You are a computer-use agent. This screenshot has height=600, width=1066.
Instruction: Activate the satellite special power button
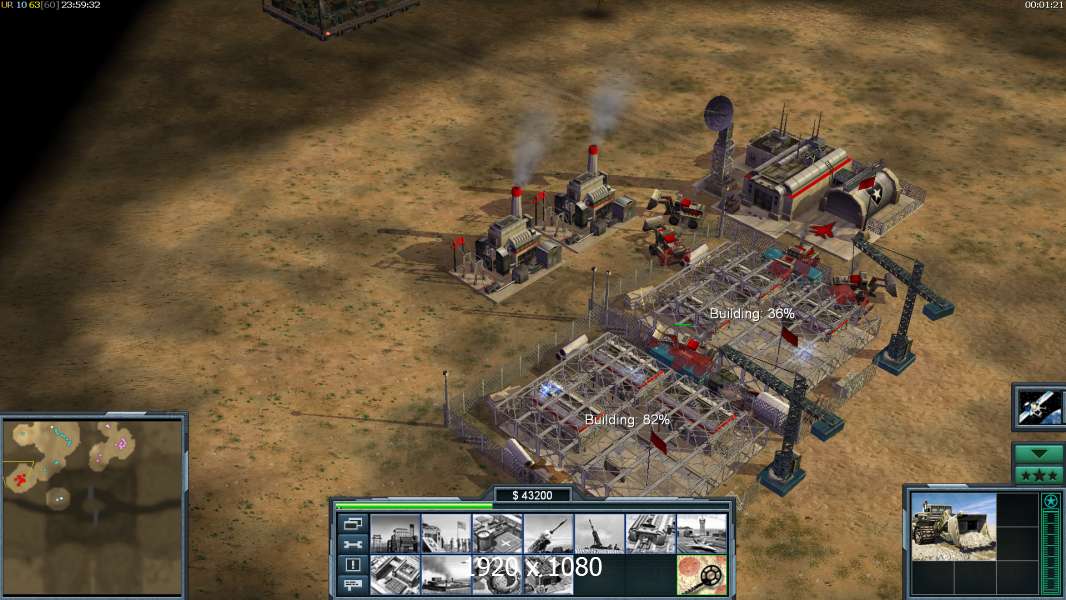tap(1037, 406)
